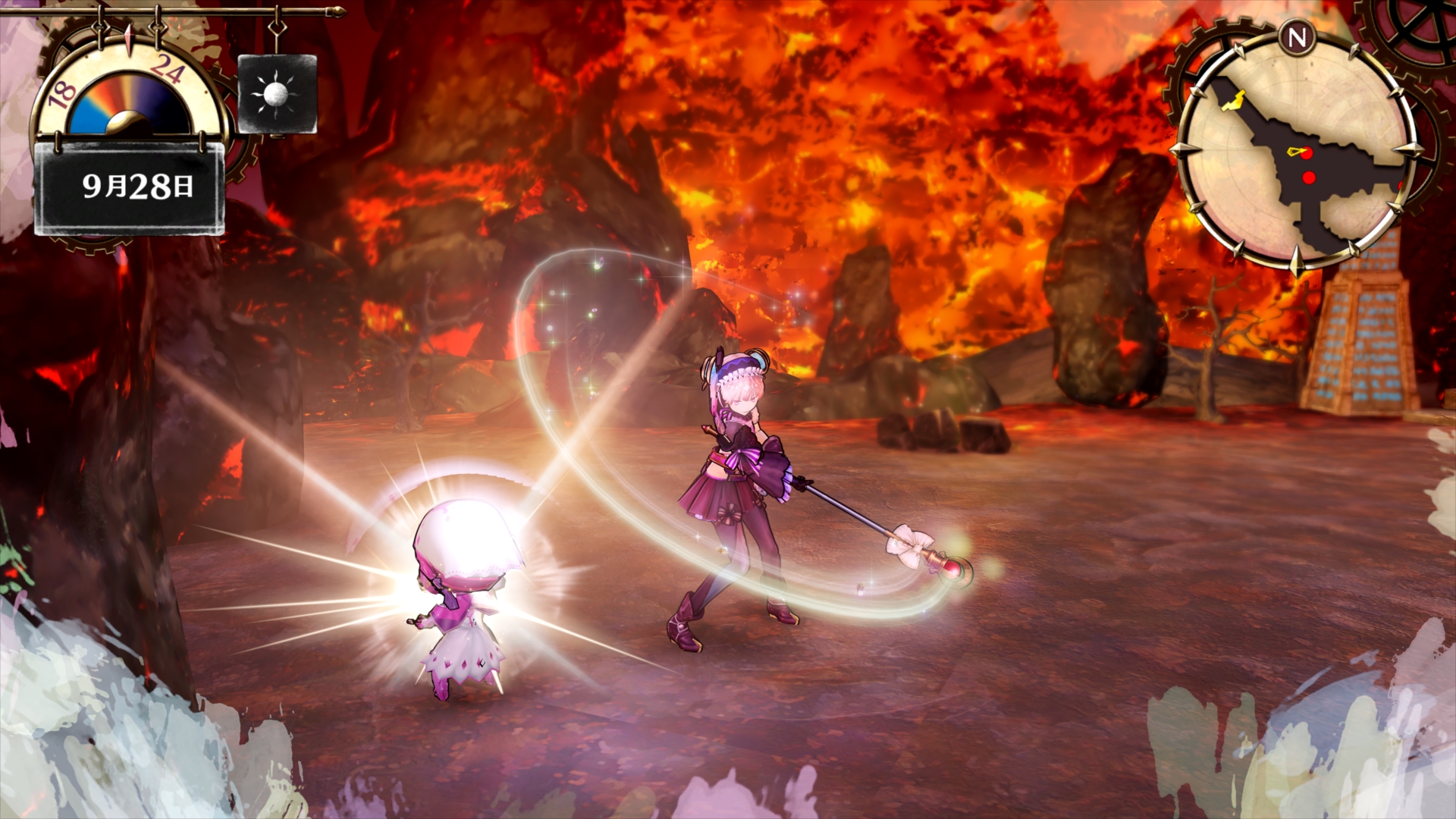Toggle the weather display panel
This screenshot has width=1456, height=819.
pyautogui.click(x=277, y=93)
